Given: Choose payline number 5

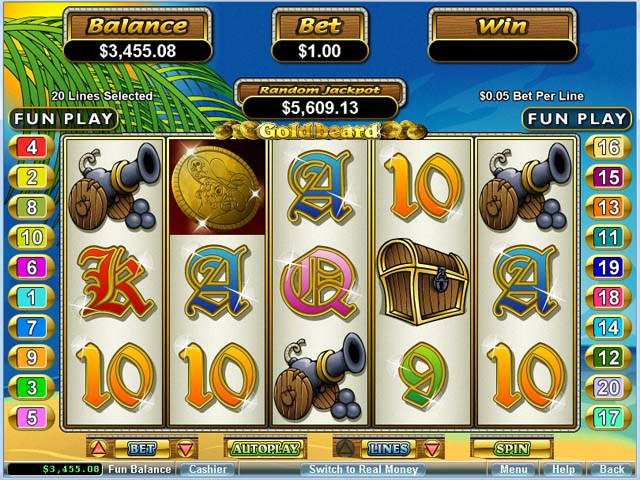Looking at the screenshot, I should 31,417.
